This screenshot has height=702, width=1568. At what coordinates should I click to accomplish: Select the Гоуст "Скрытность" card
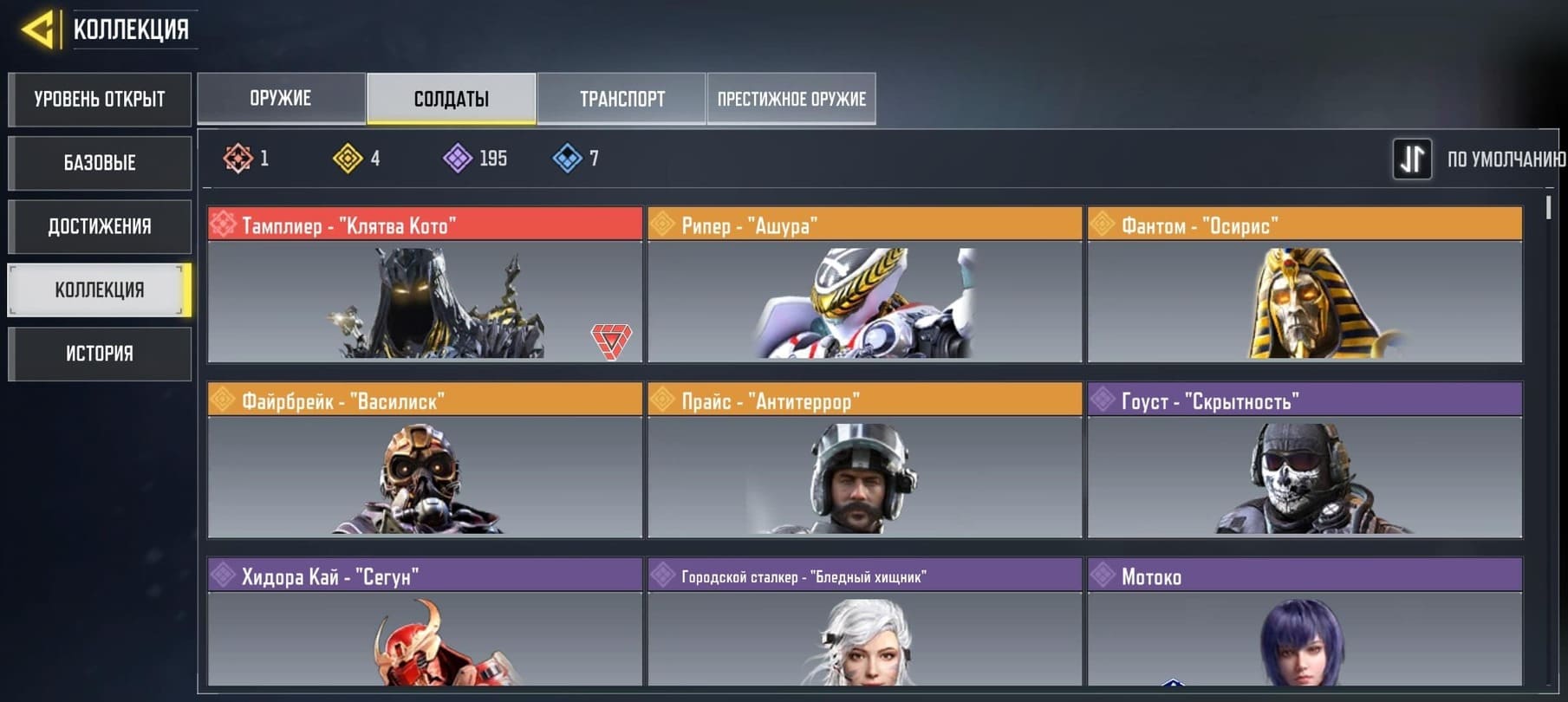click(1304, 462)
